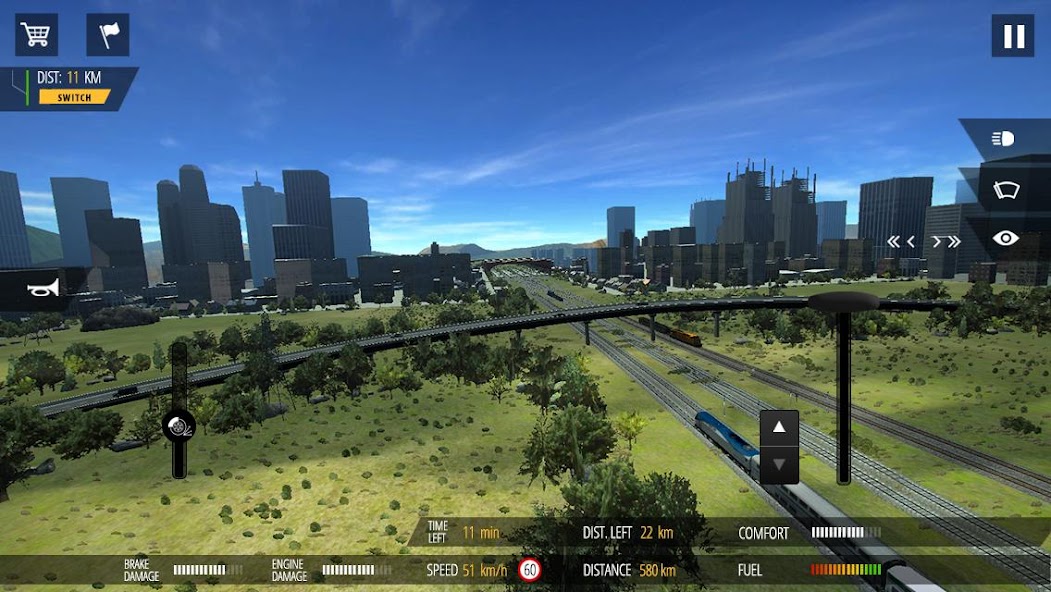Click the round brake slider handle

(179, 425)
